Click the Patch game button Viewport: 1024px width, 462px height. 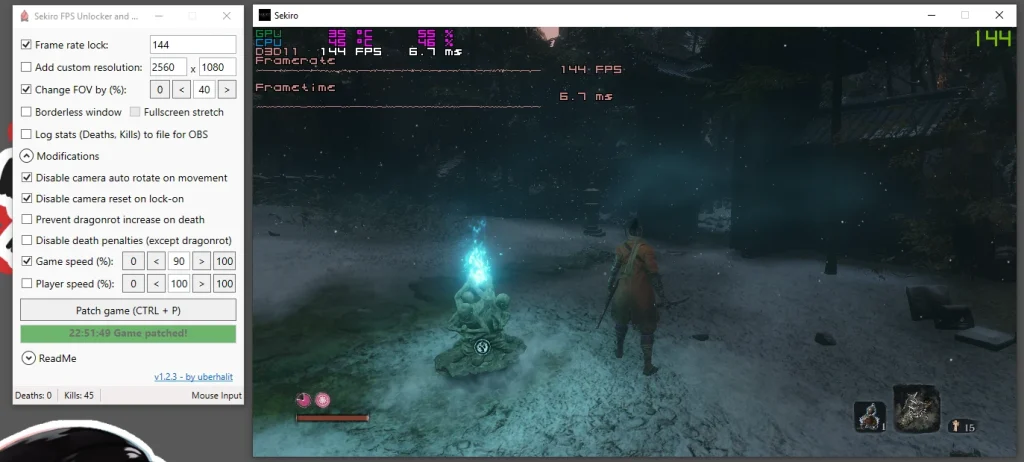point(128,310)
